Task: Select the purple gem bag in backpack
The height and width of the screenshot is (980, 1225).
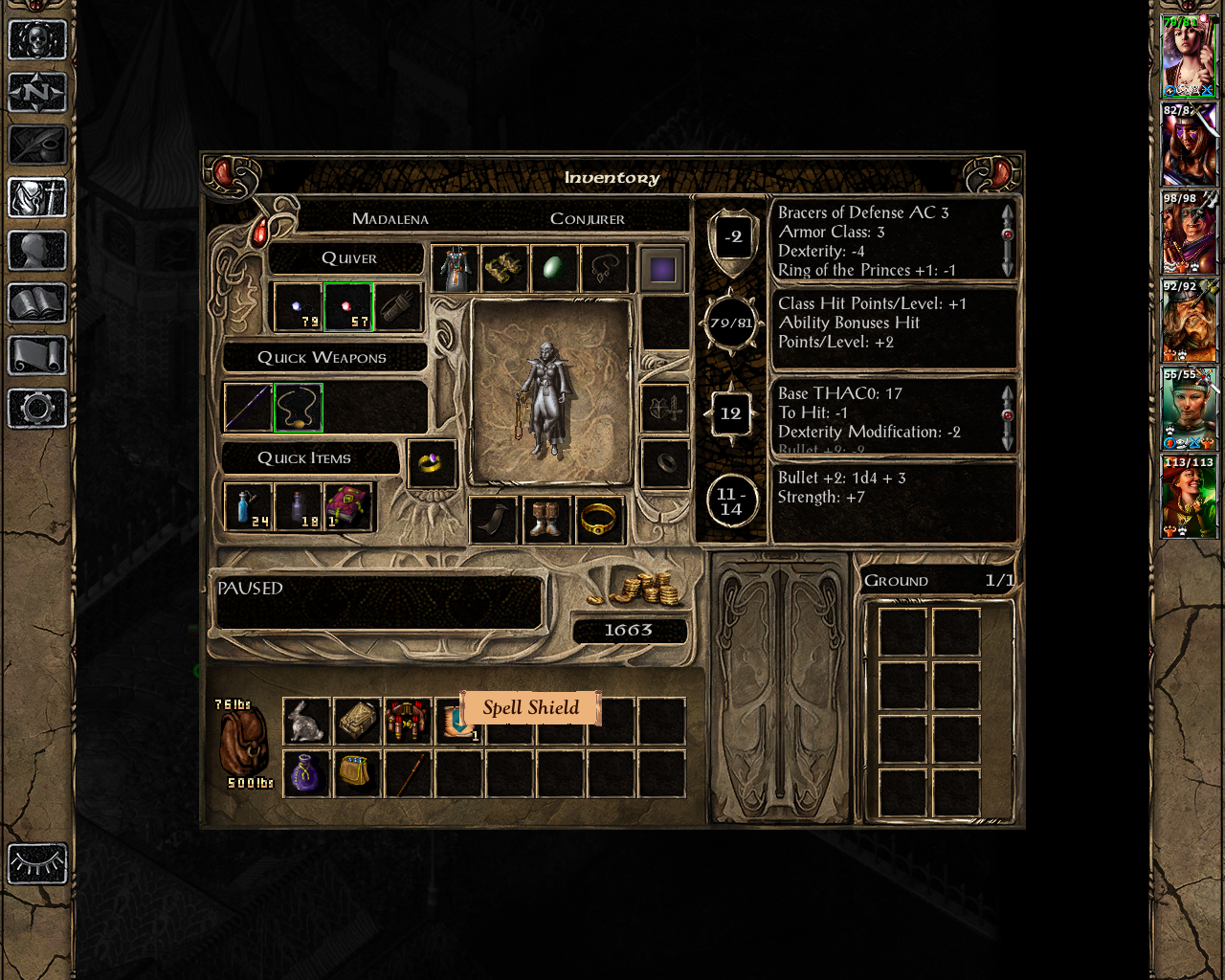Action: (307, 773)
